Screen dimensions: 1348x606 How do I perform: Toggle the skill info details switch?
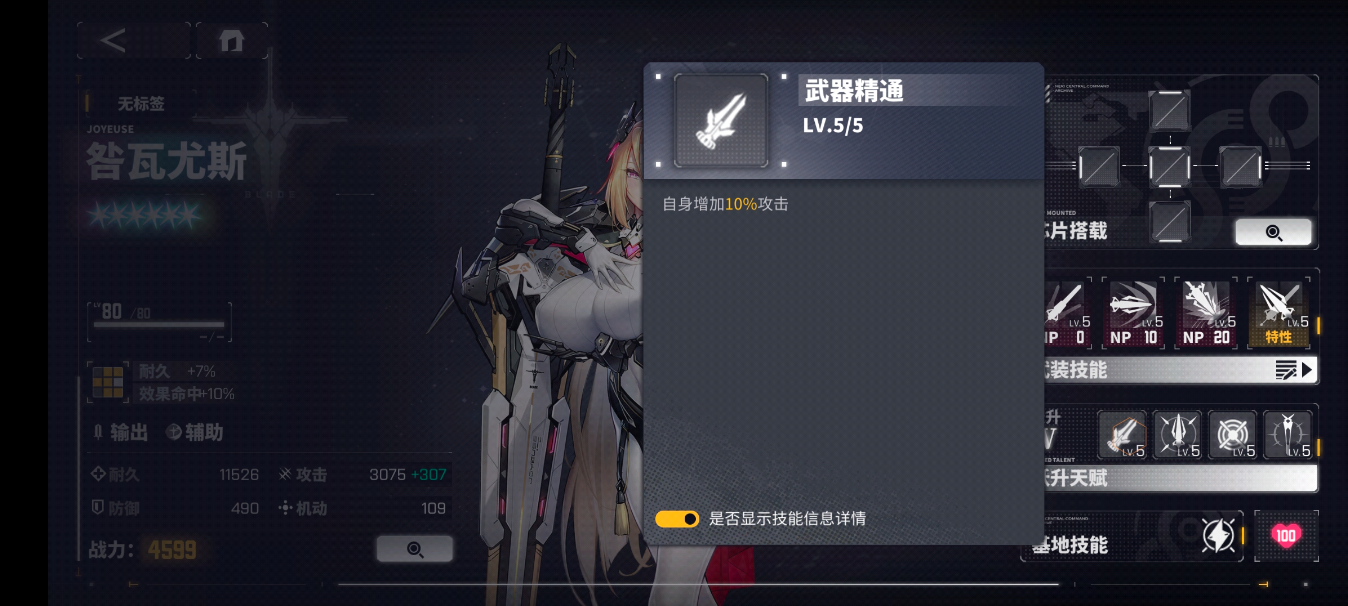[x=677, y=519]
